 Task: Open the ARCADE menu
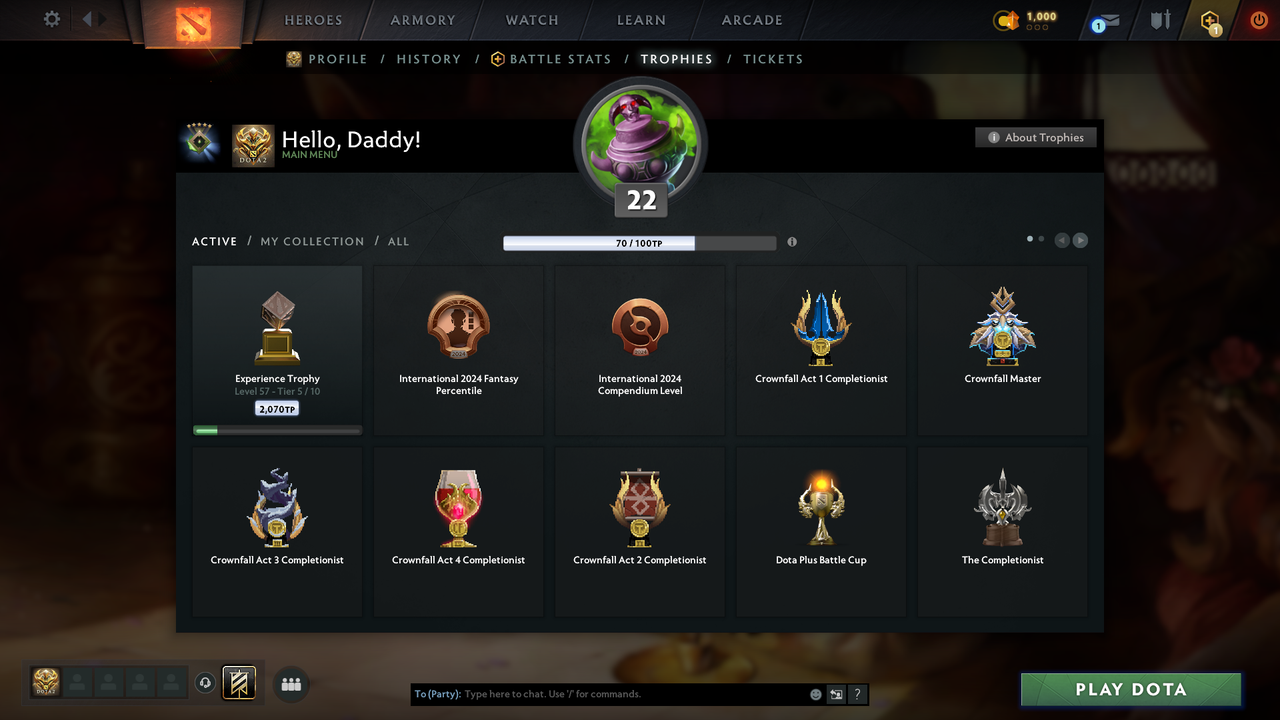(x=751, y=20)
